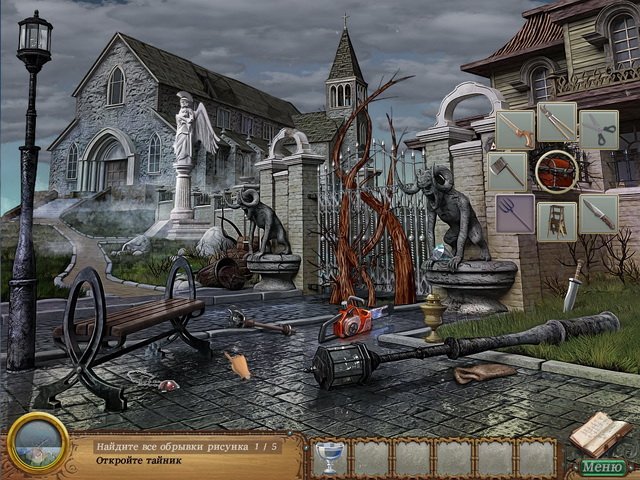Choose the pitchfork tool tile
Image resolution: width=640 pixels, height=480 pixels.
515,213
